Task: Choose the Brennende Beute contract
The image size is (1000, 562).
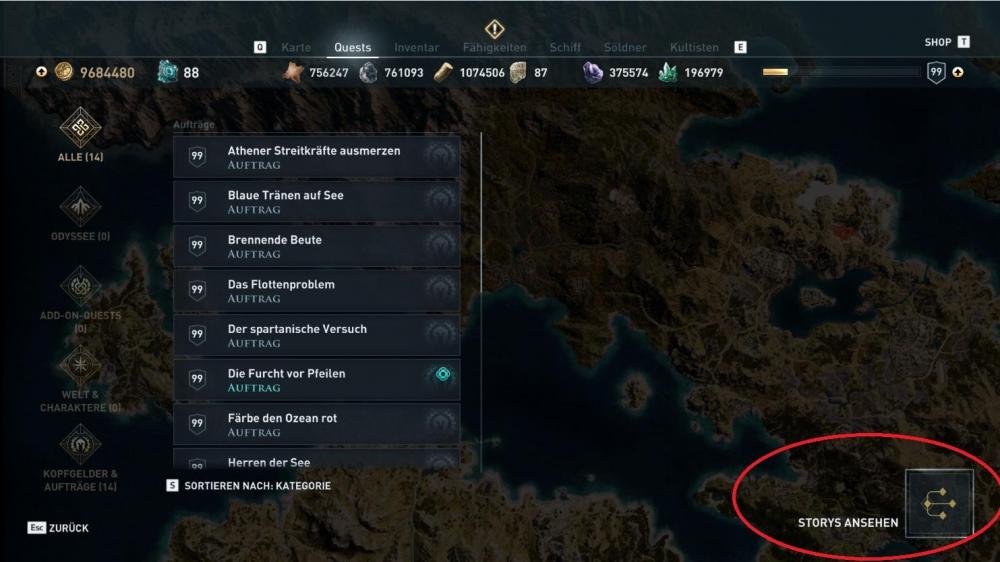Action: [316, 246]
